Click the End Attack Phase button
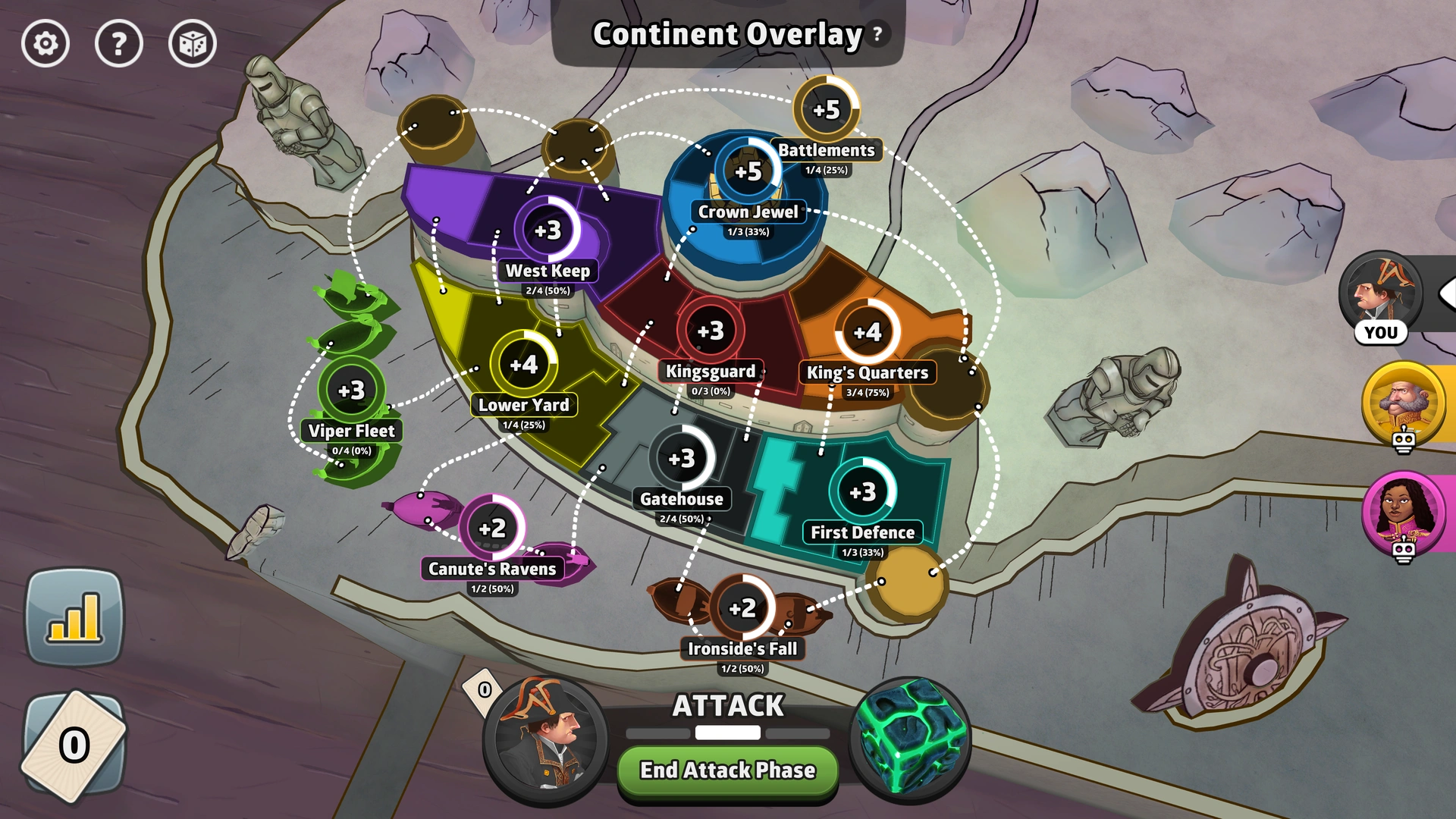Image resolution: width=1456 pixels, height=819 pixels. [x=726, y=770]
